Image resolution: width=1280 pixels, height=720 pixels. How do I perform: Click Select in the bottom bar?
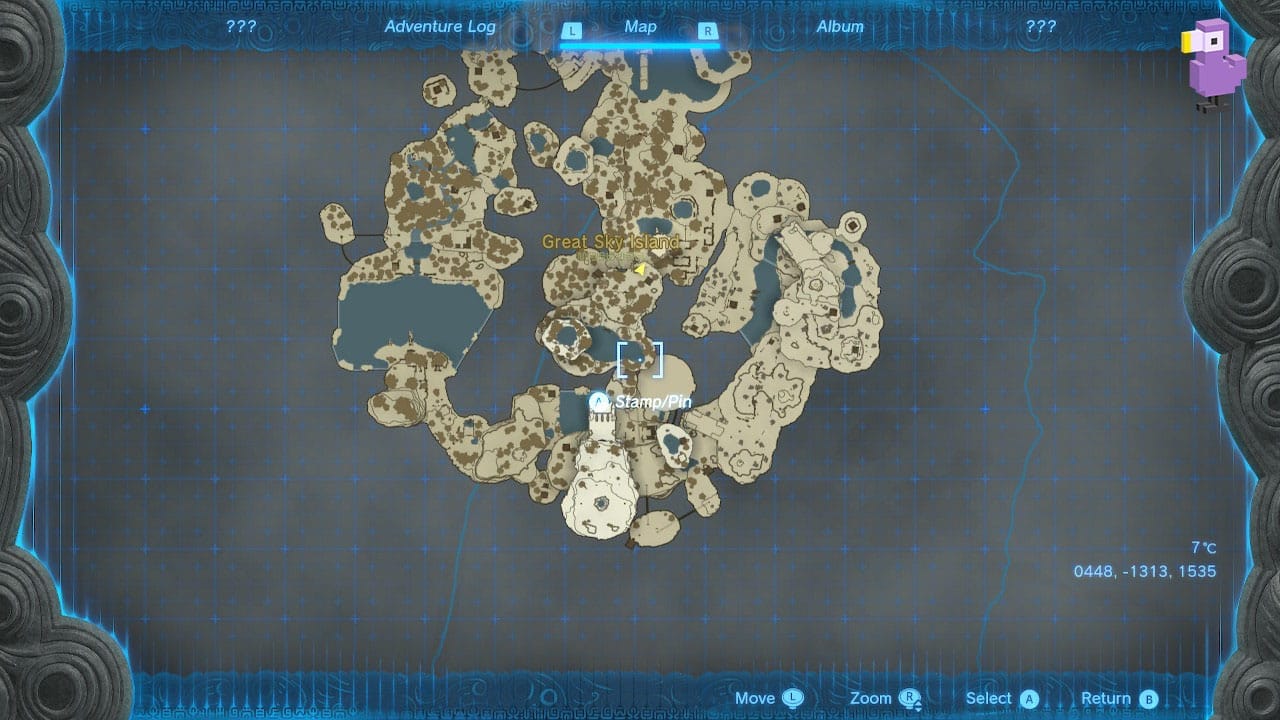992,698
